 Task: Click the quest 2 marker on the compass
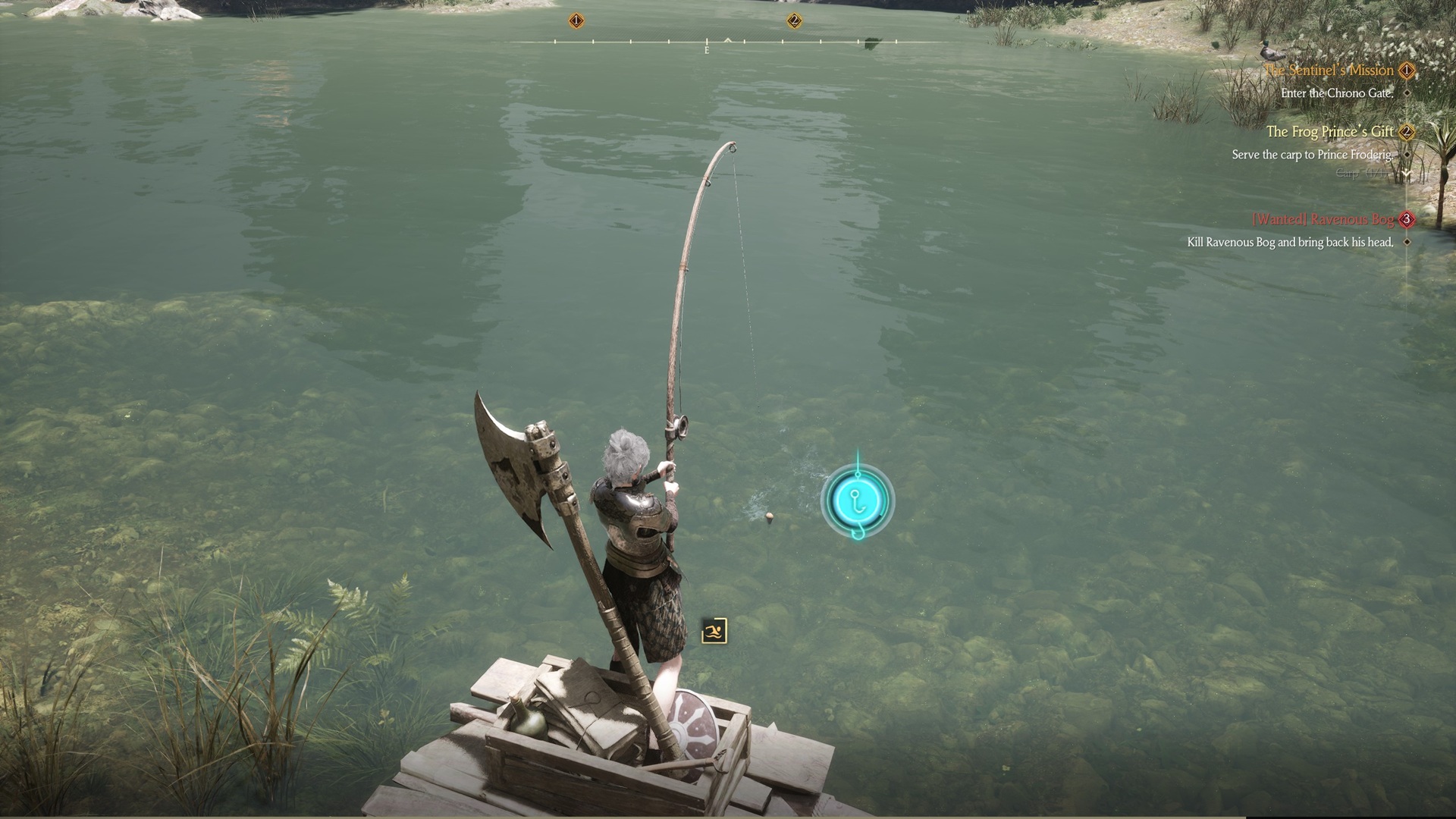click(794, 20)
